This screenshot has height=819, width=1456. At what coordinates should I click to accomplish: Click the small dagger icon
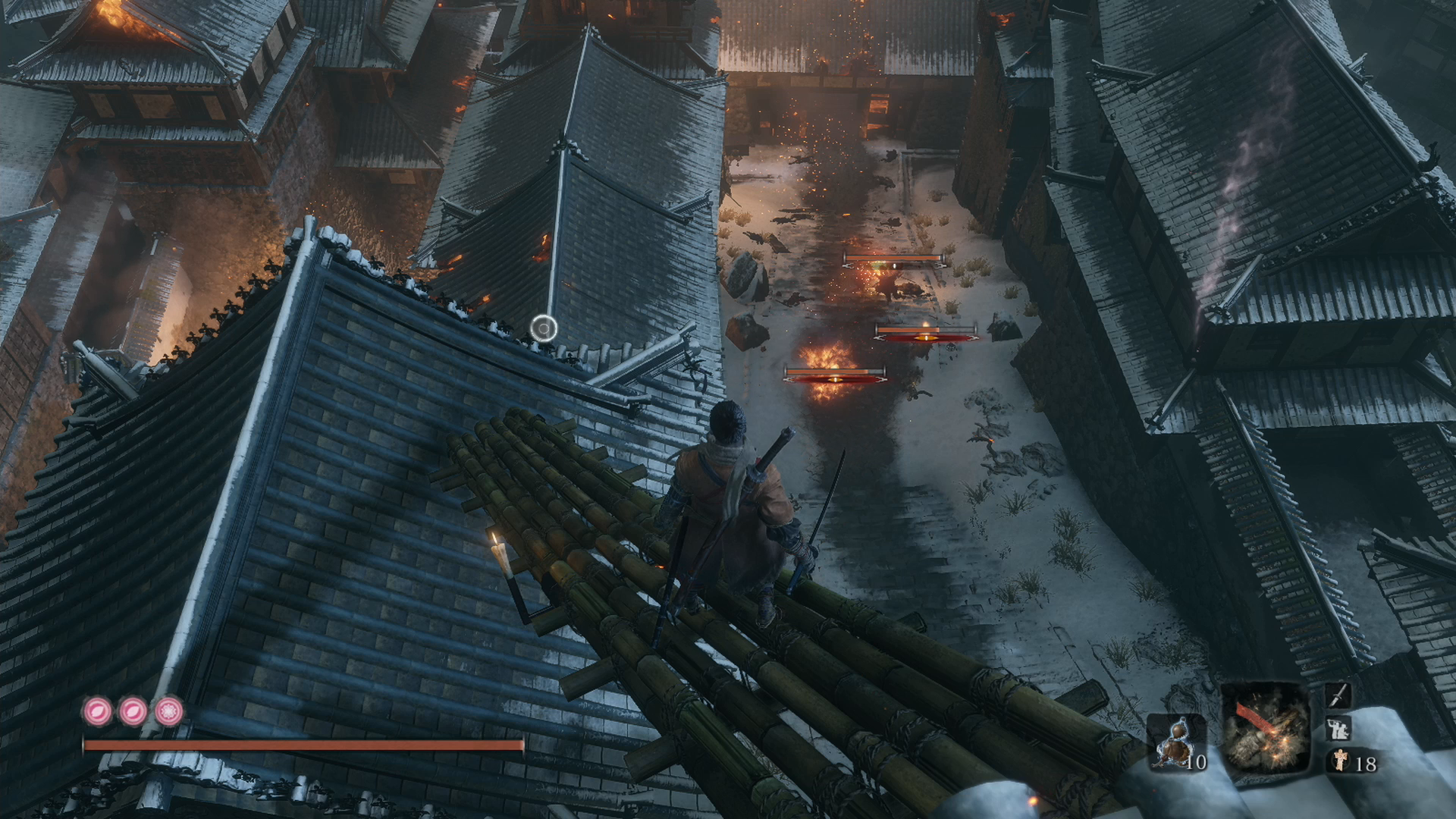click(x=1338, y=695)
